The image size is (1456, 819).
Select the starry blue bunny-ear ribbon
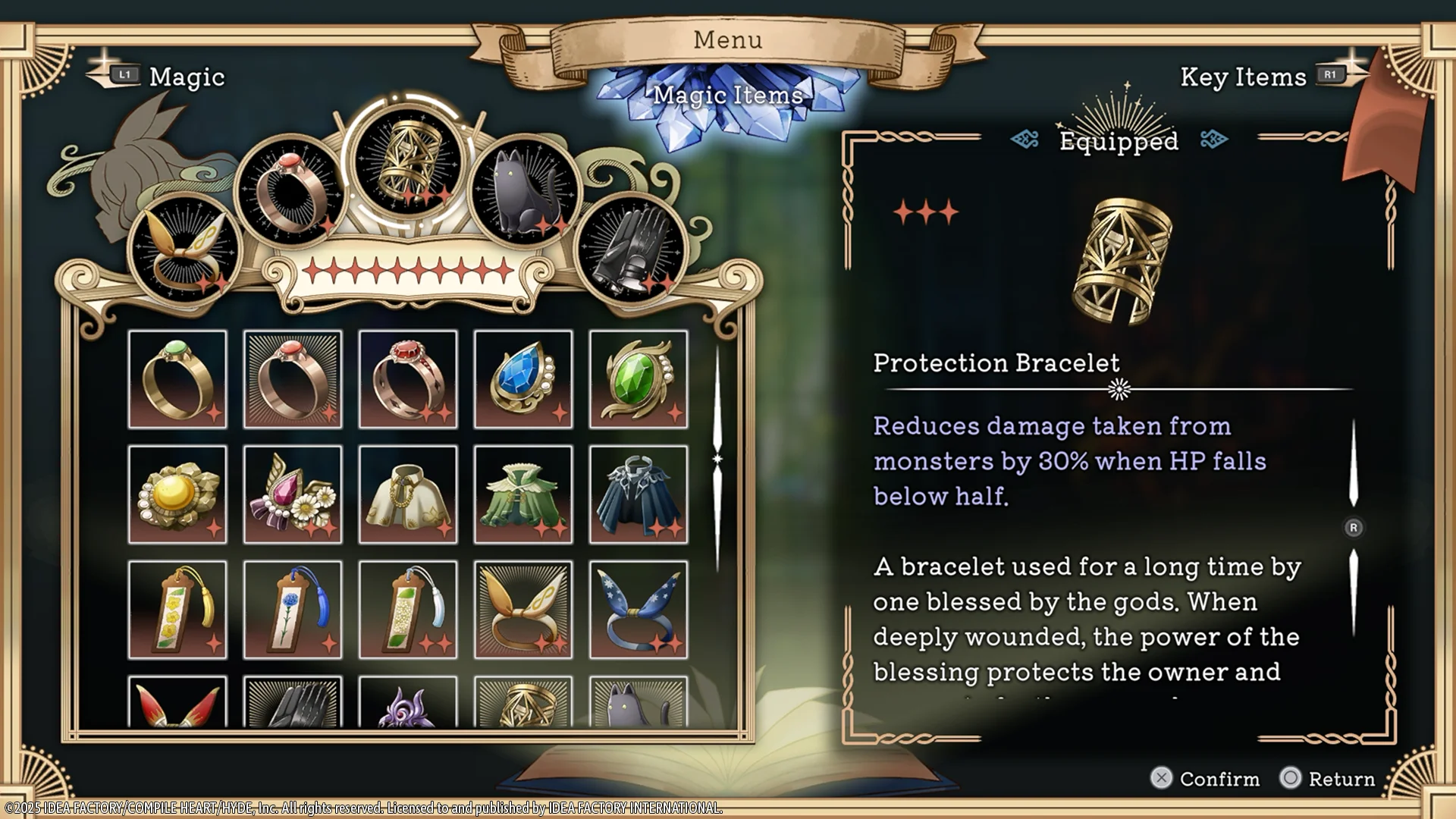(x=639, y=610)
